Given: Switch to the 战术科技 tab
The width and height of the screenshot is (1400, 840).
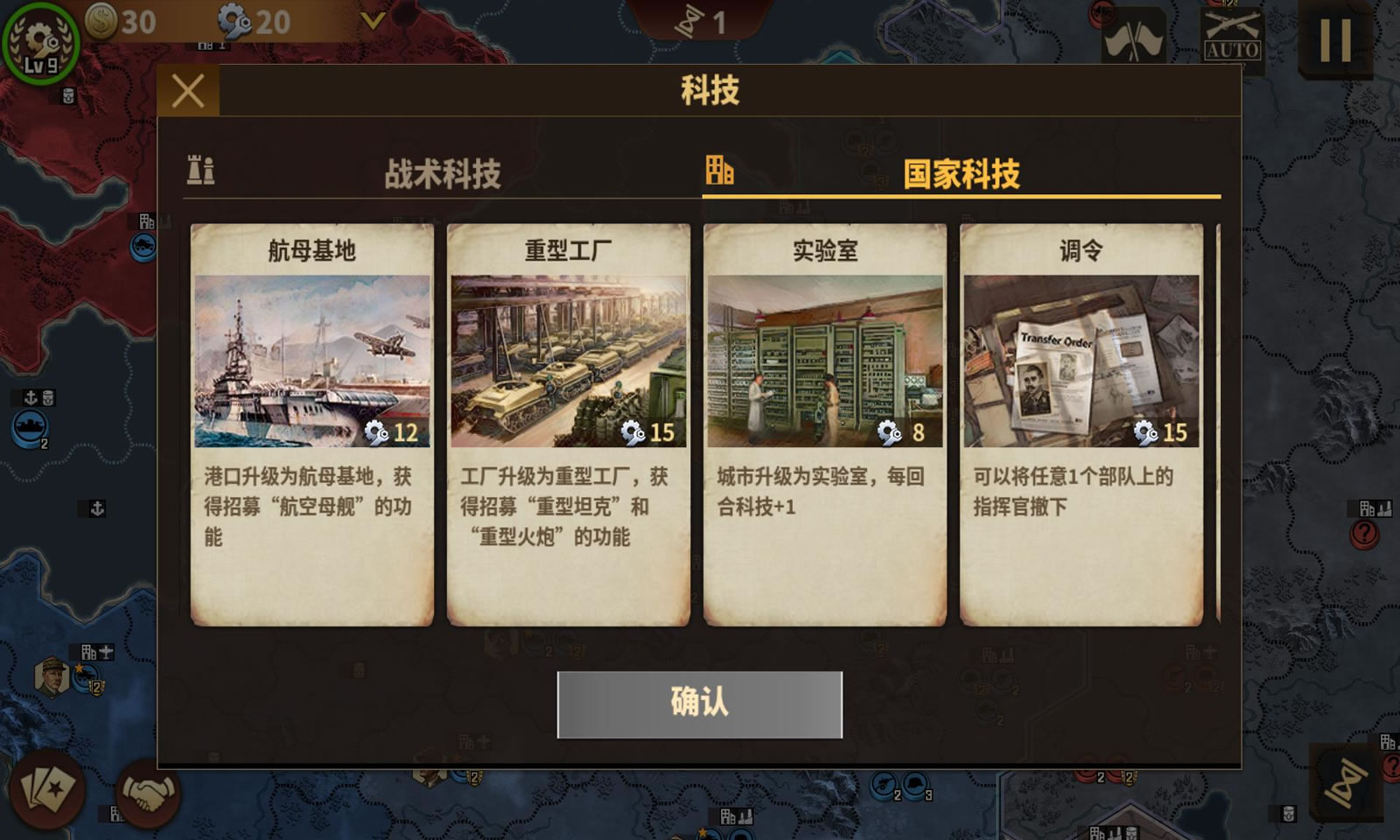Looking at the screenshot, I should pos(442,173).
